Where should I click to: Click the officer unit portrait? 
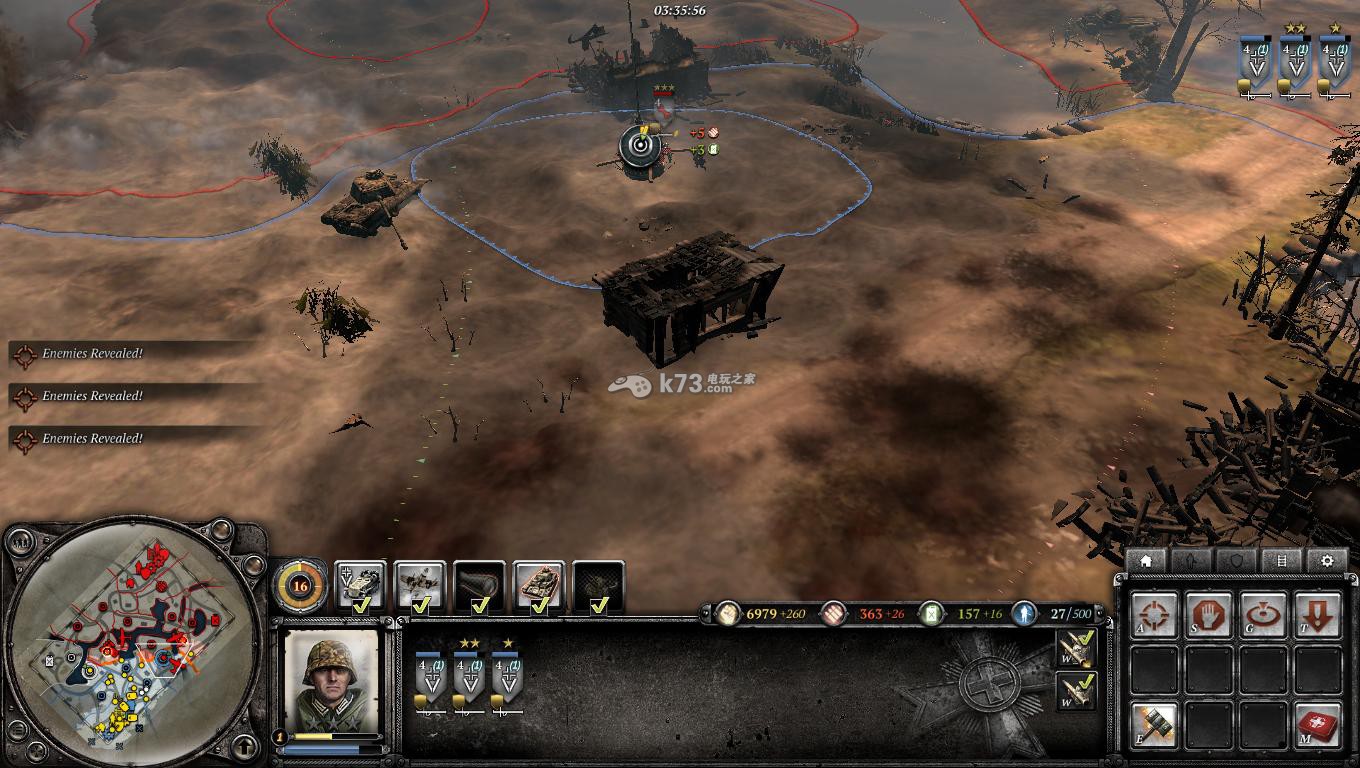[x=332, y=680]
